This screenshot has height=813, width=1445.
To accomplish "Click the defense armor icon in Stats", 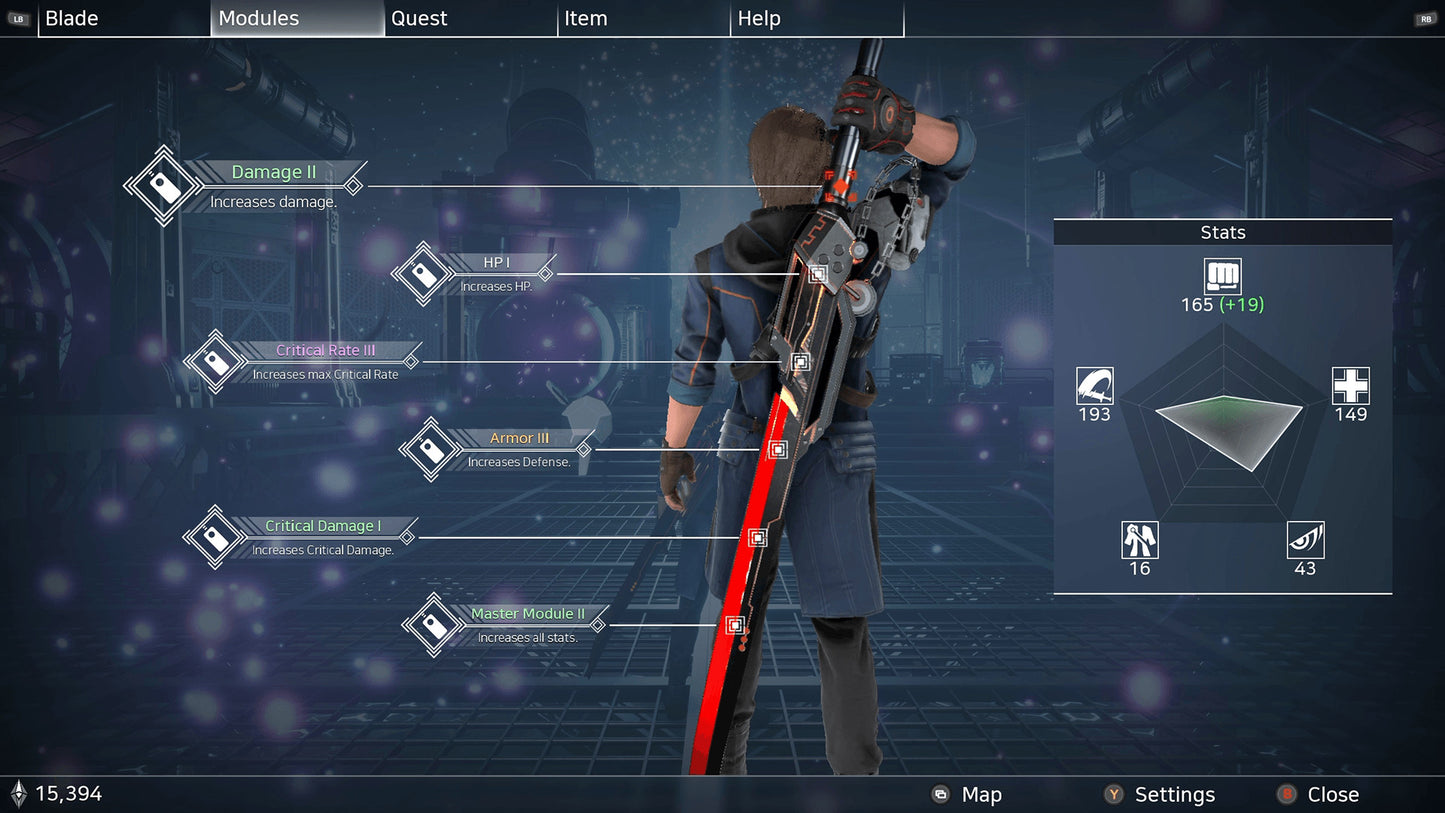I will point(1139,542).
